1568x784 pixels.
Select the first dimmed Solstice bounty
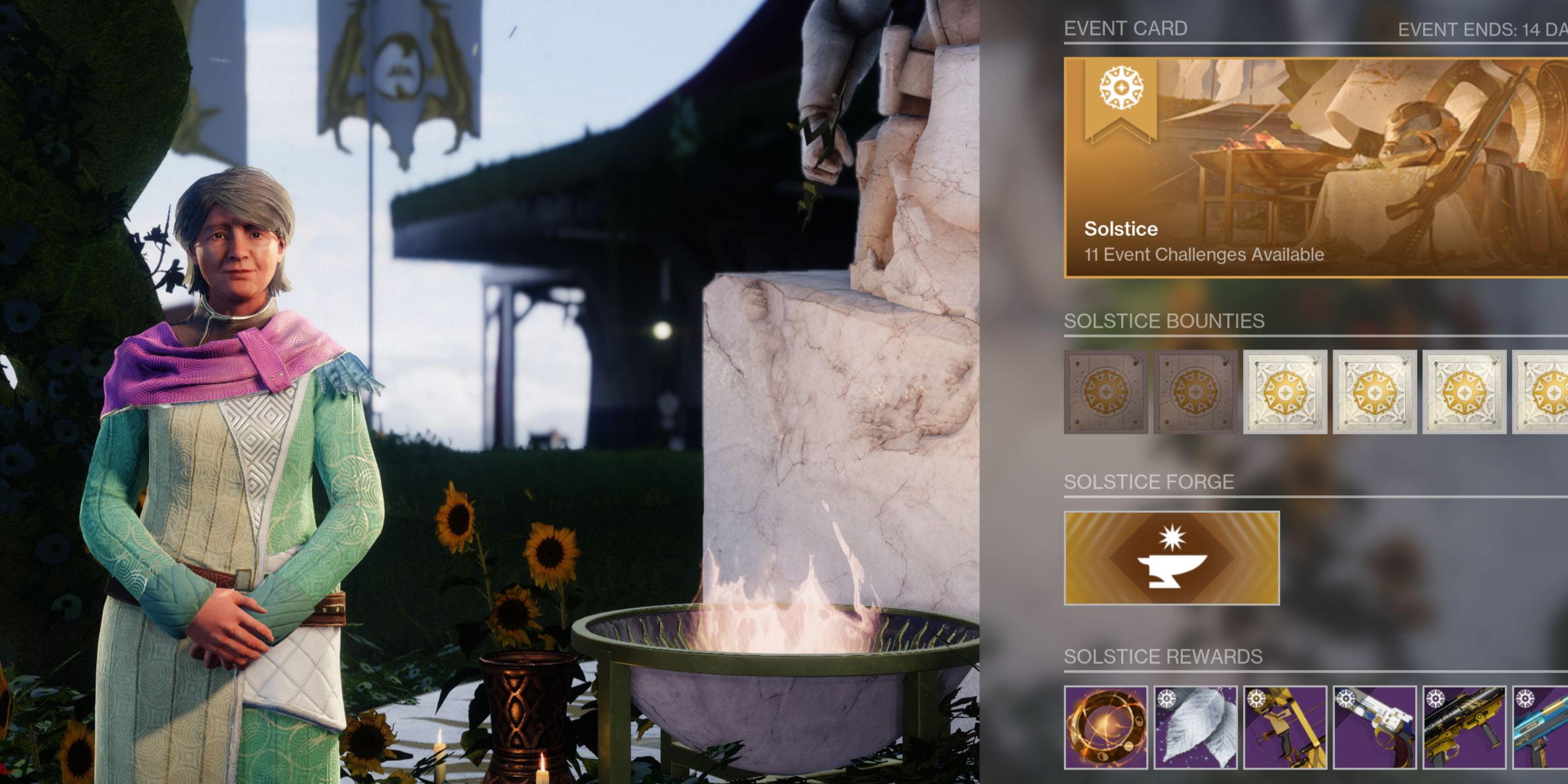pos(1108,390)
